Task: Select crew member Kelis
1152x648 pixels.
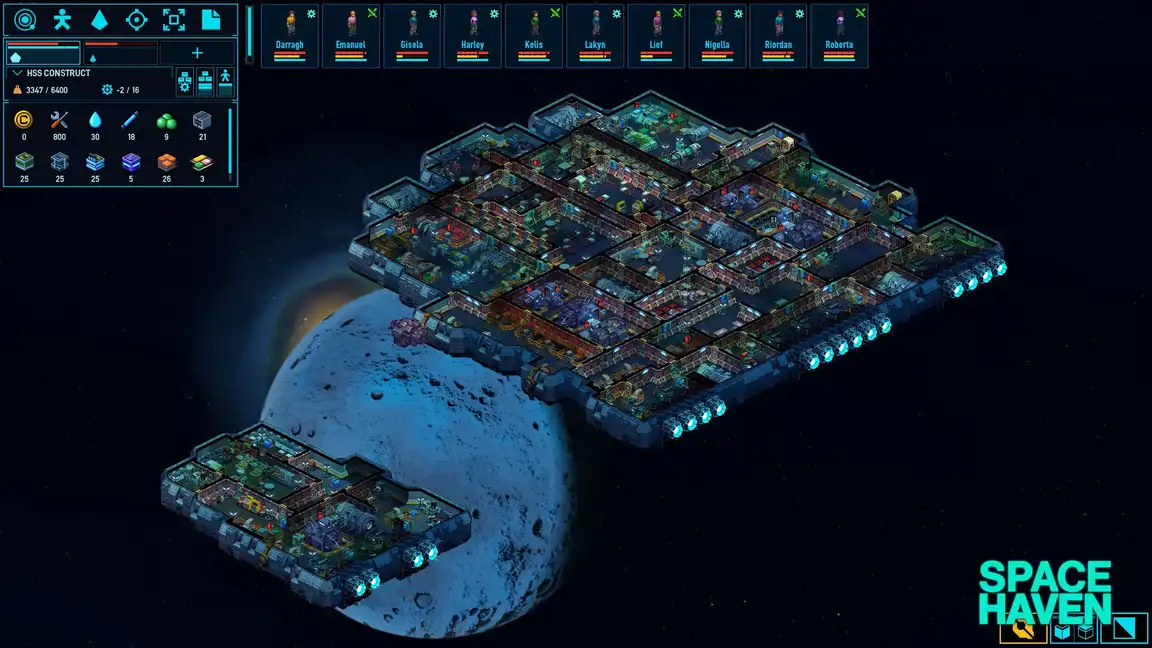Action: pyautogui.click(x=534, y=35)
